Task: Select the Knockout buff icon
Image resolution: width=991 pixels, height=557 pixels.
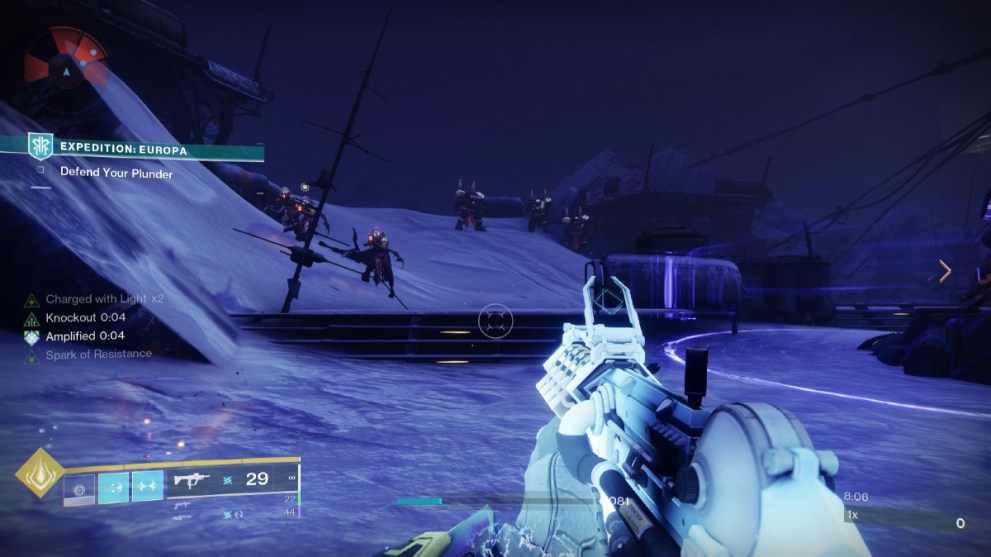Action: point(31,317)
